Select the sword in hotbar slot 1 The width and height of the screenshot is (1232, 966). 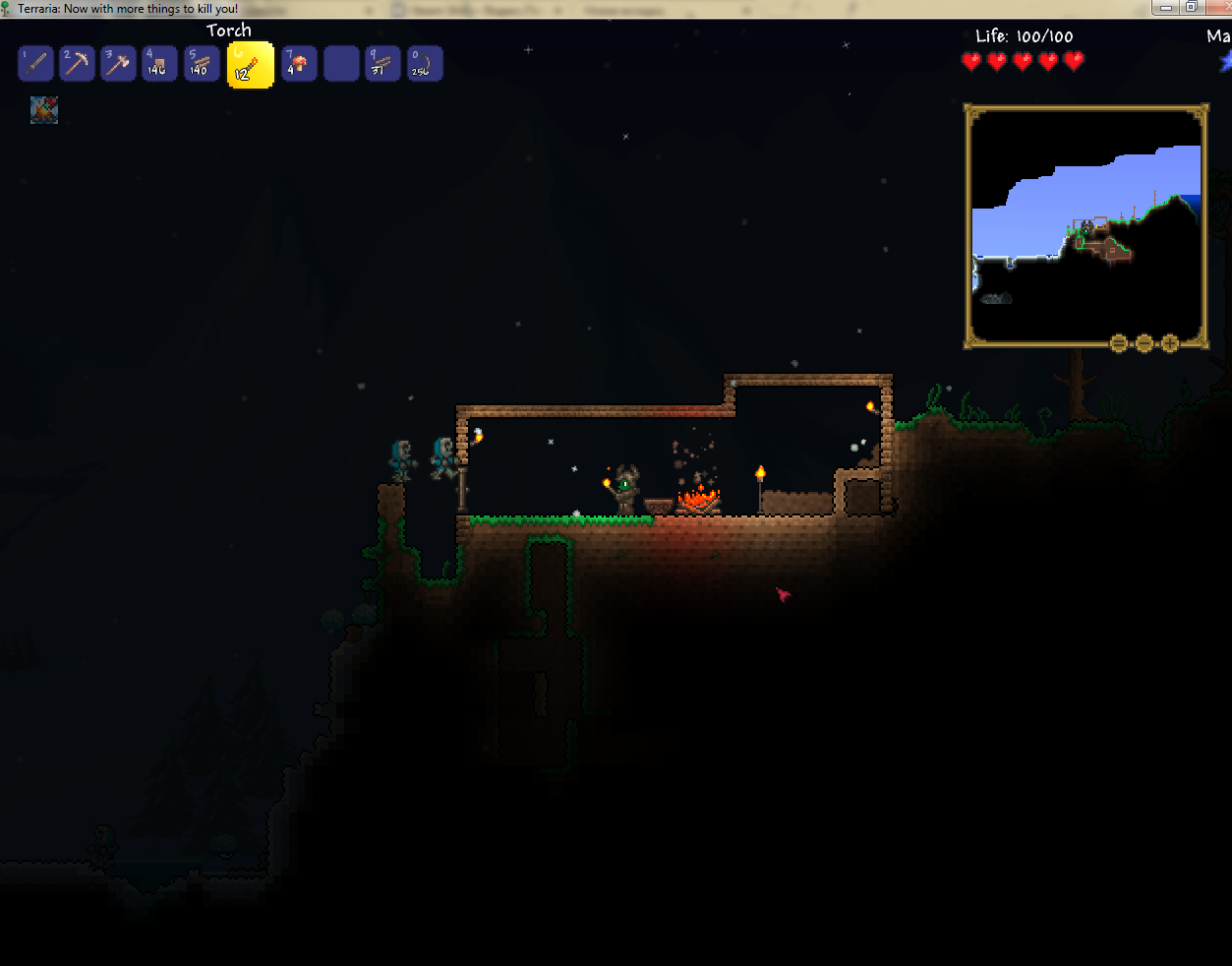coord(35,65)
